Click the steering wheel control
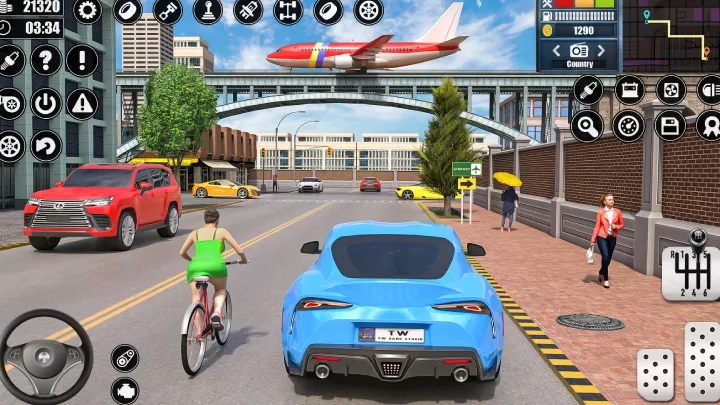The image size is (720, 405). click(x=46, y=357)
